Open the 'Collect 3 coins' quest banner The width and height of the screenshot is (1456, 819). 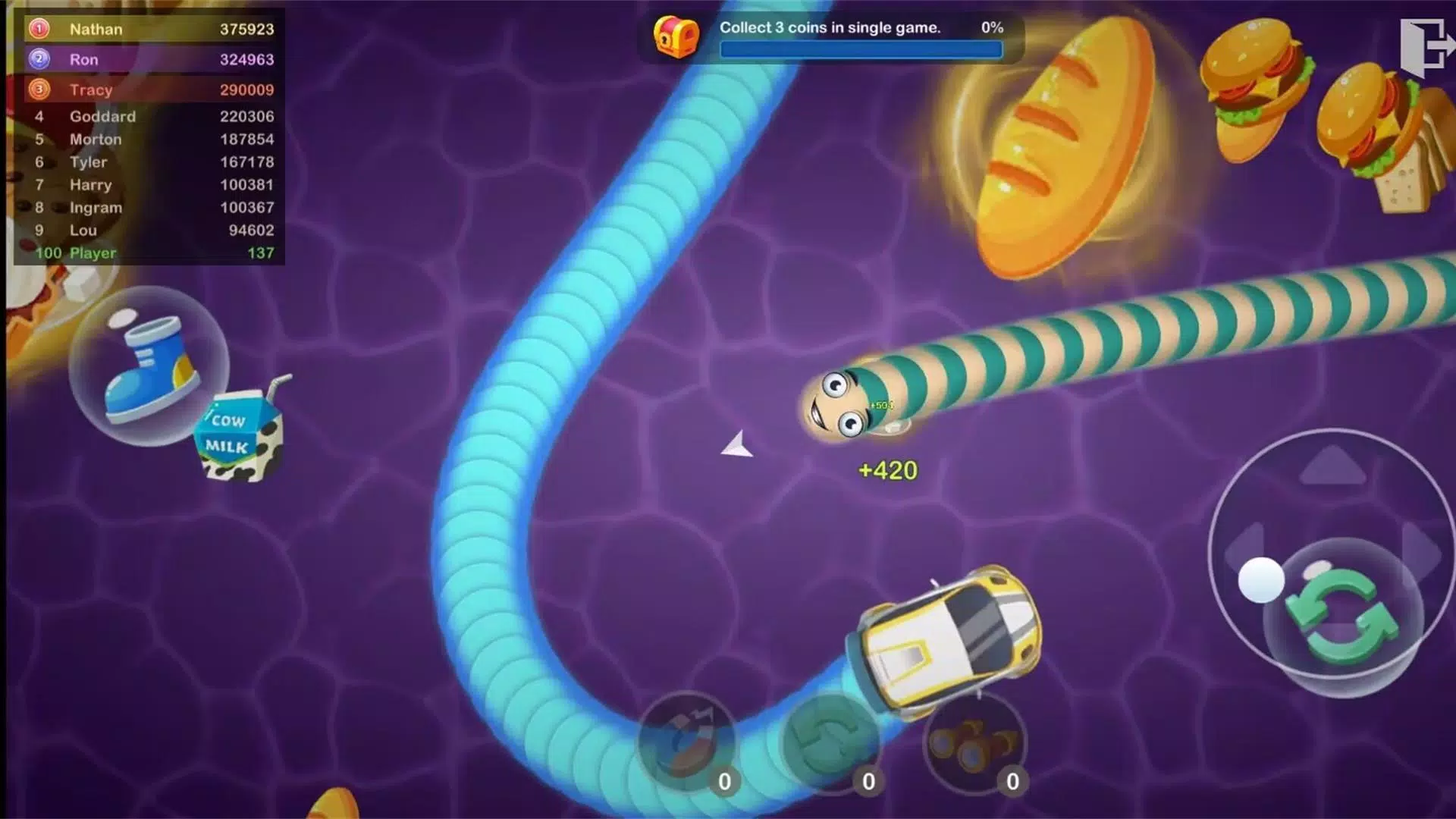(x=830, y=27)
